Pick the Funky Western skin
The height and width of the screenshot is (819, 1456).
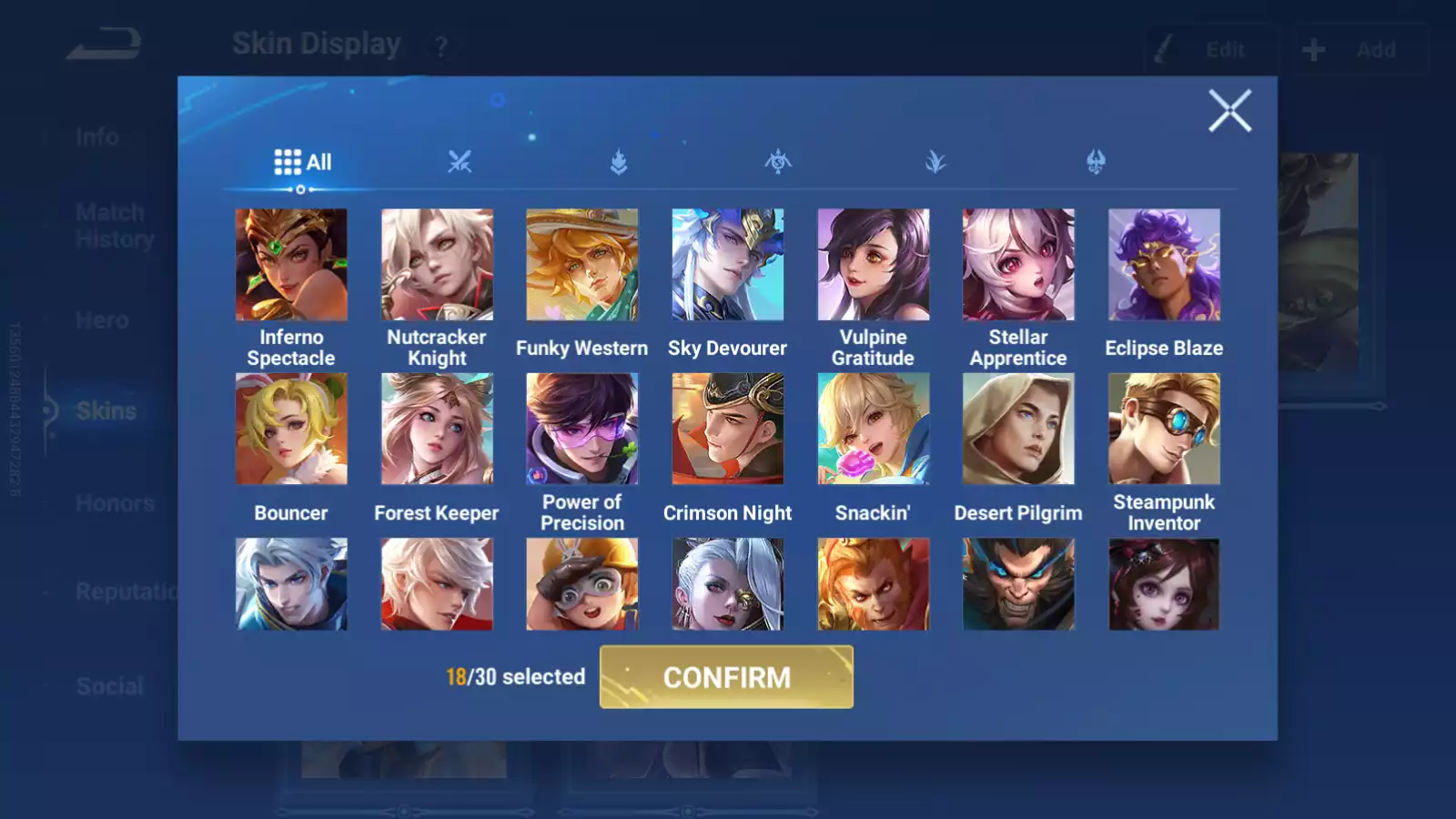pos(582,265)
